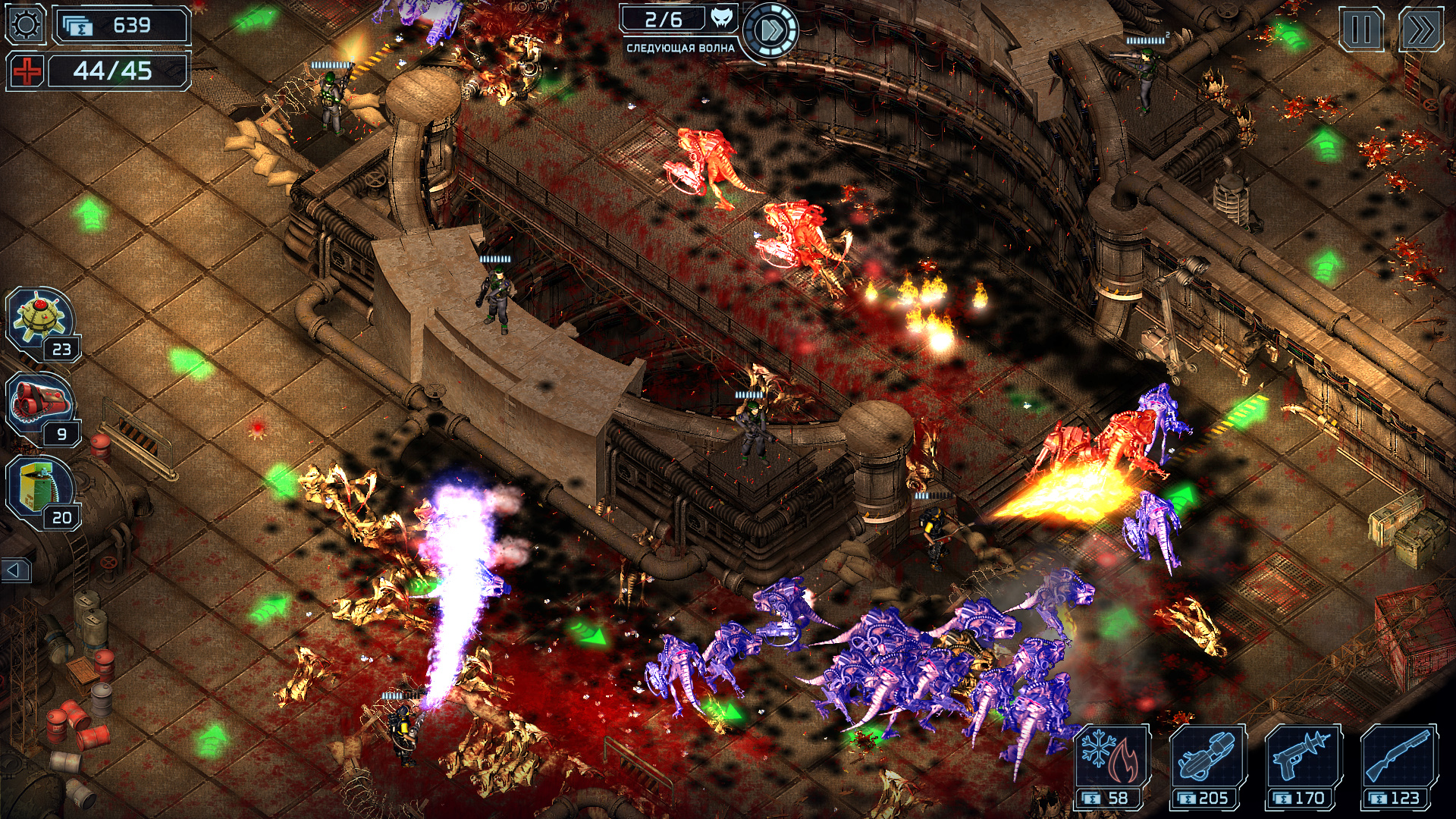Click the red health cross icon
The height and width of the screenshot is (819, 1456).
[x=26, y=71]
